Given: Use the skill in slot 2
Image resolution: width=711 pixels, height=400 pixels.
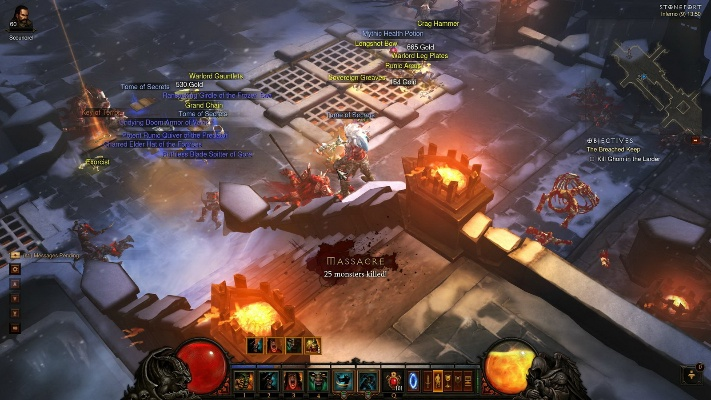Looking at the screenshot, I should tap(268, 380).
